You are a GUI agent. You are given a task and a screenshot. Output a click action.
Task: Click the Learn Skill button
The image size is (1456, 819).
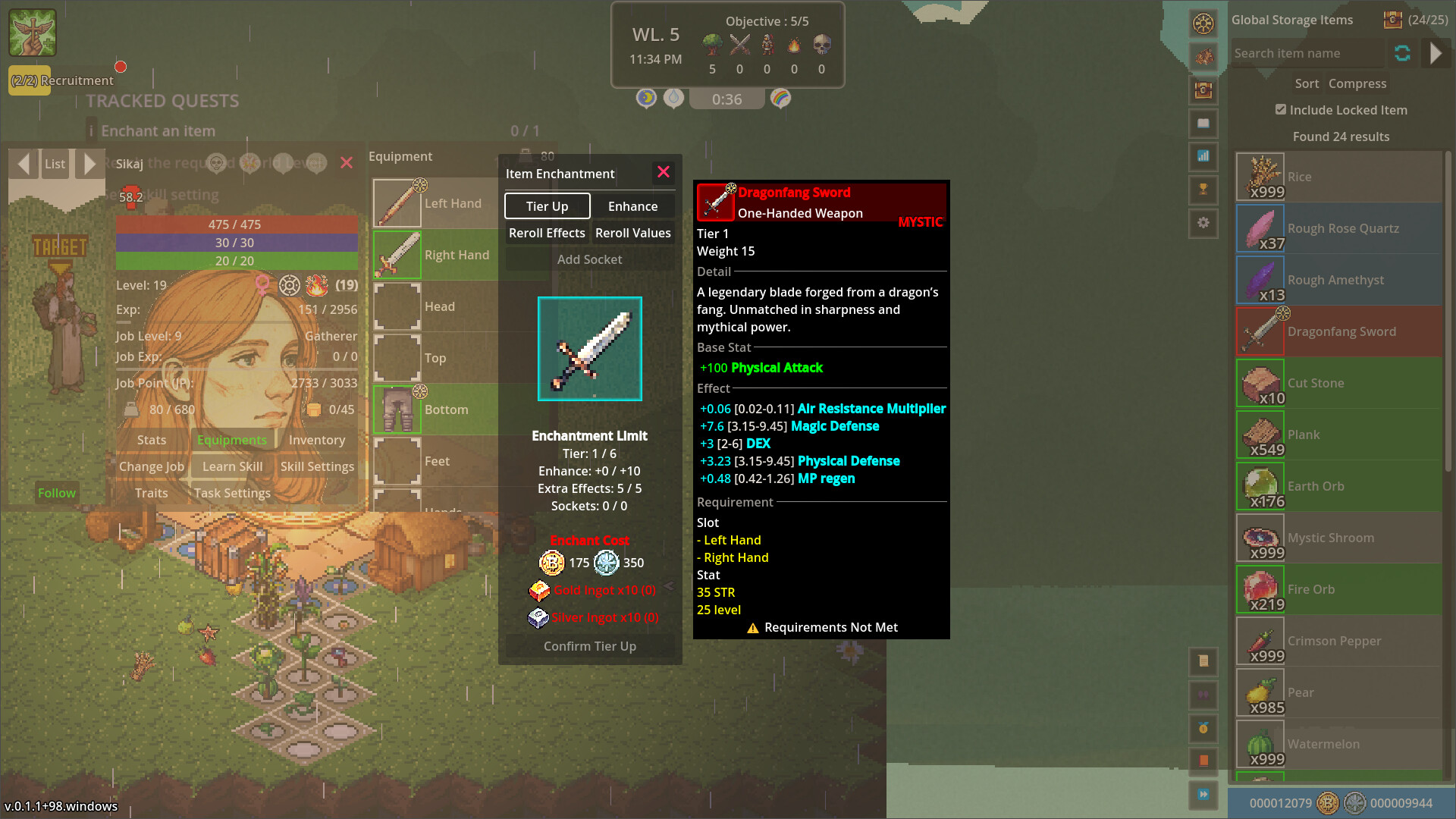tap(232, 466)
